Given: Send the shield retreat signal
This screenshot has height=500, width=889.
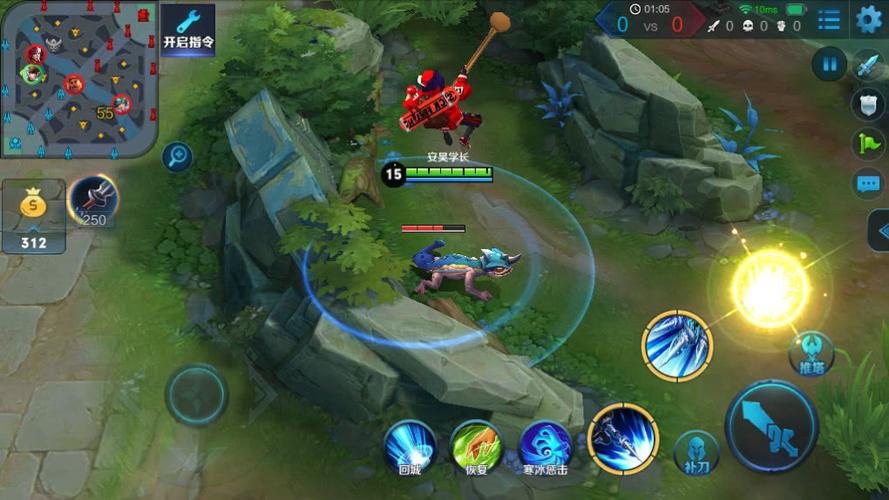Looking at the screenshot, I should [868, 104].
